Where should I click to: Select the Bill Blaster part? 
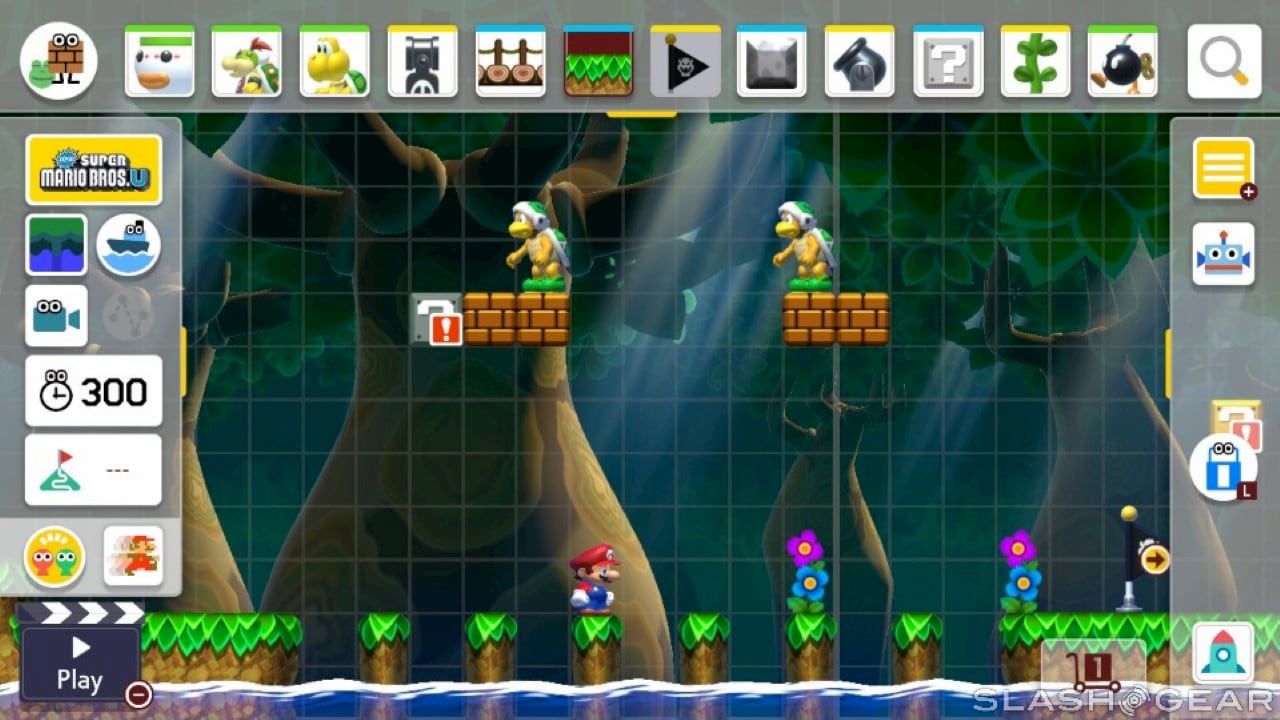[x=421, y=62]
